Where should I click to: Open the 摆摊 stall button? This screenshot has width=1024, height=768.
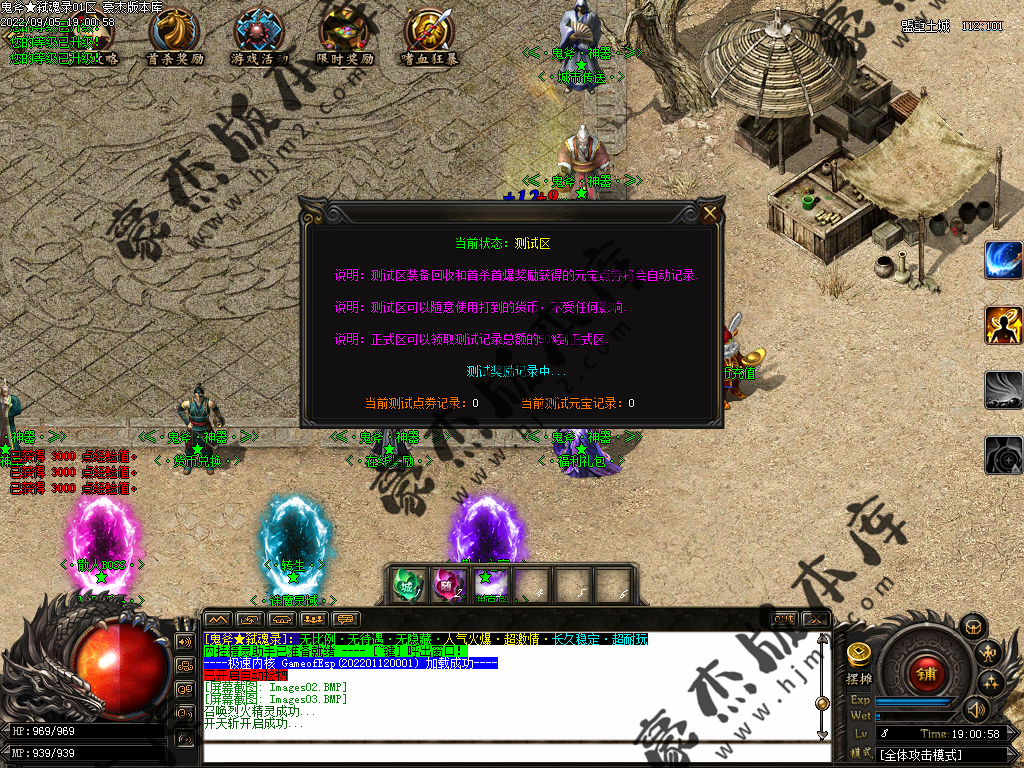tap(858, 662)
